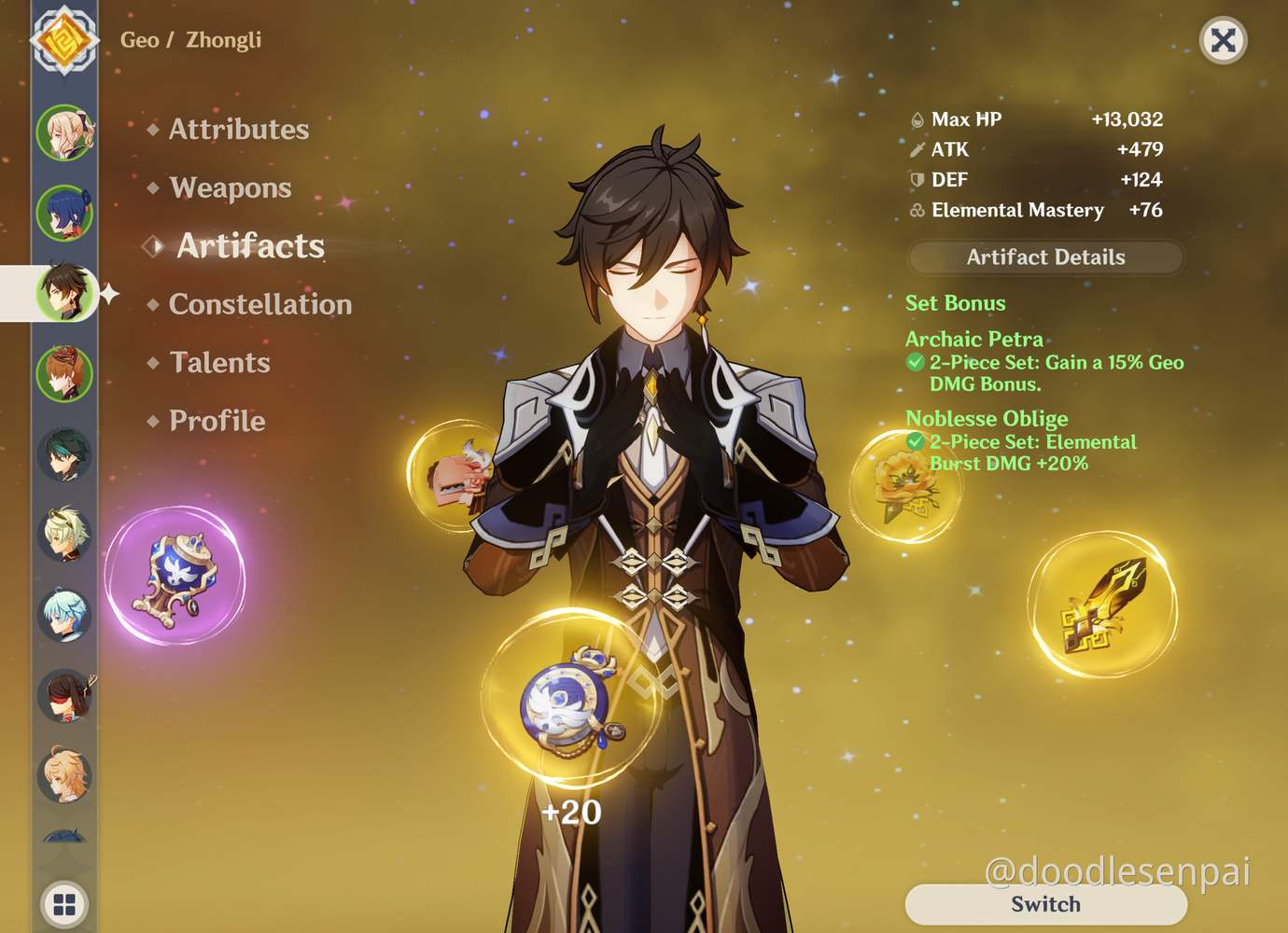1288x933 pixels.
Task: Open Artifact Details
Action: tap(1044, 258)
